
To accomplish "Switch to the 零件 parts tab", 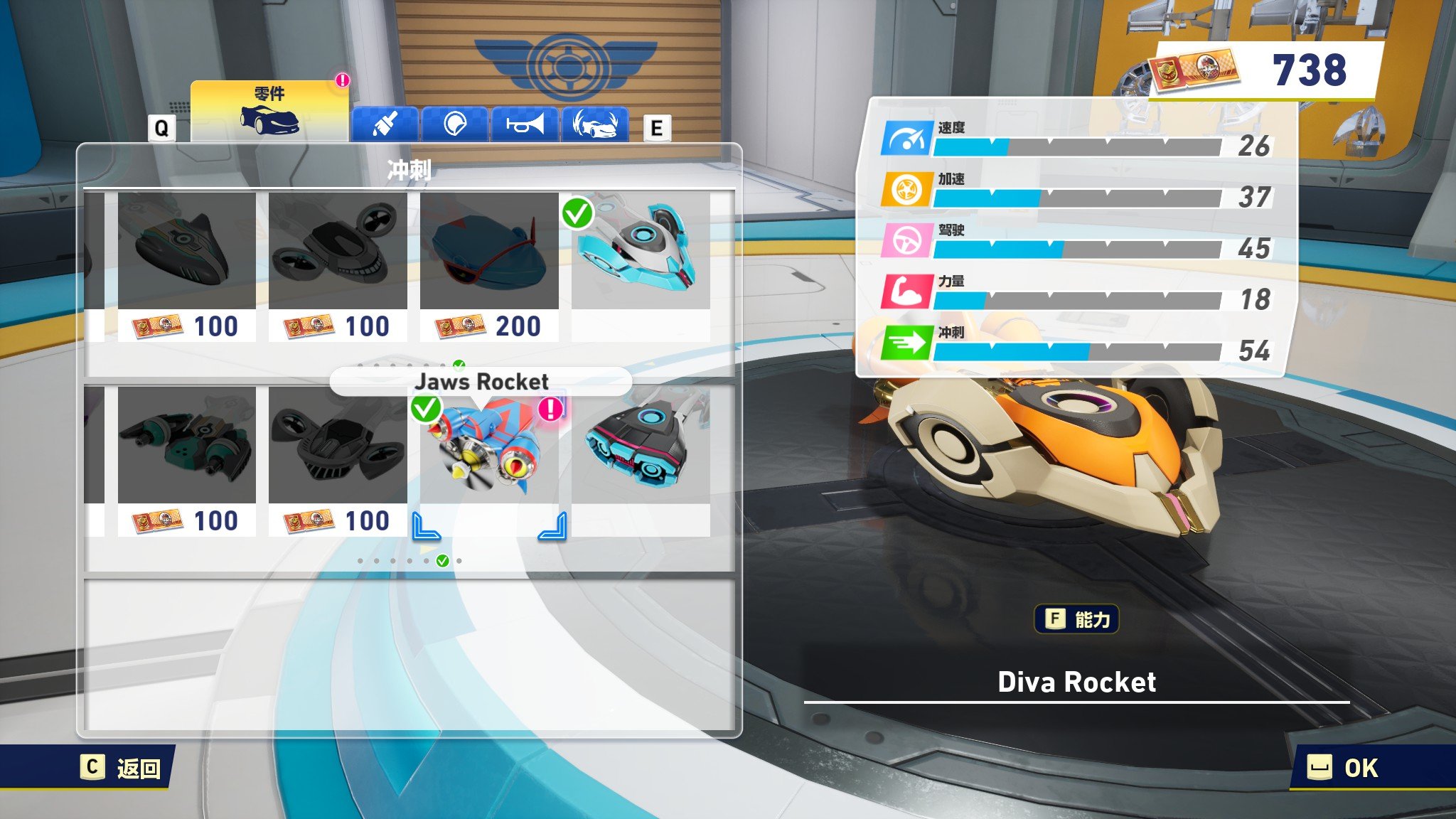I will click(x=269, y=112).
